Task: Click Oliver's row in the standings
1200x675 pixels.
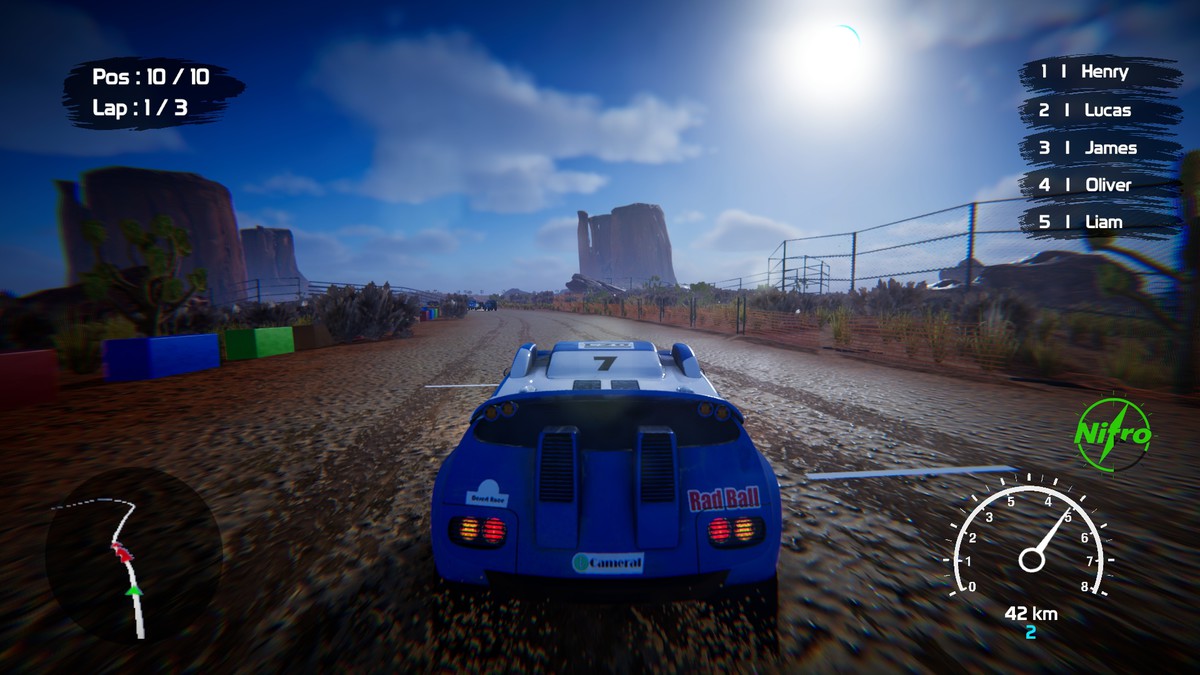Action: tap(1098, 185)
